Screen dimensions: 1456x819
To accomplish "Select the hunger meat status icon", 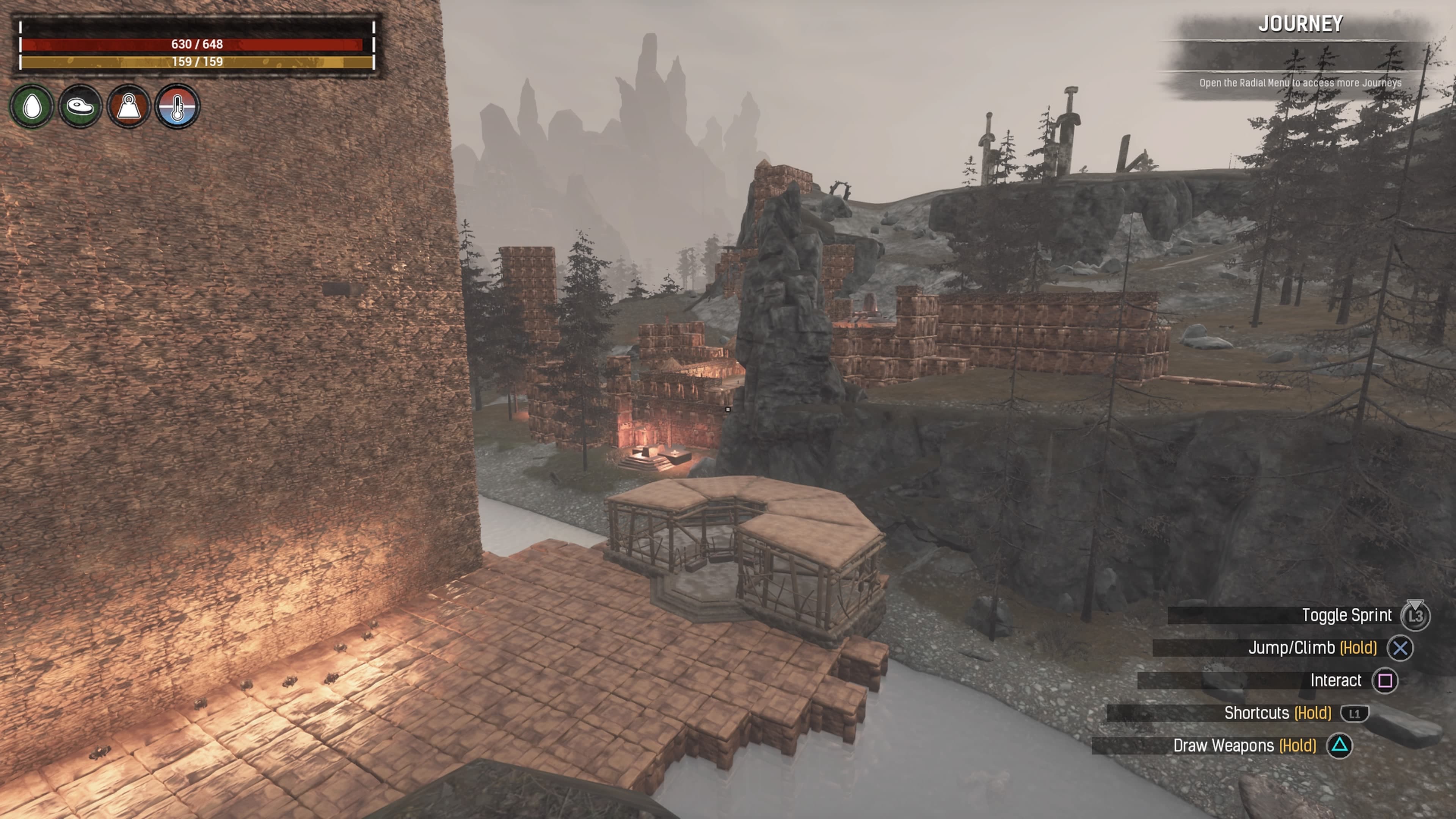I will pyautogui.click(x=80, y=106).
